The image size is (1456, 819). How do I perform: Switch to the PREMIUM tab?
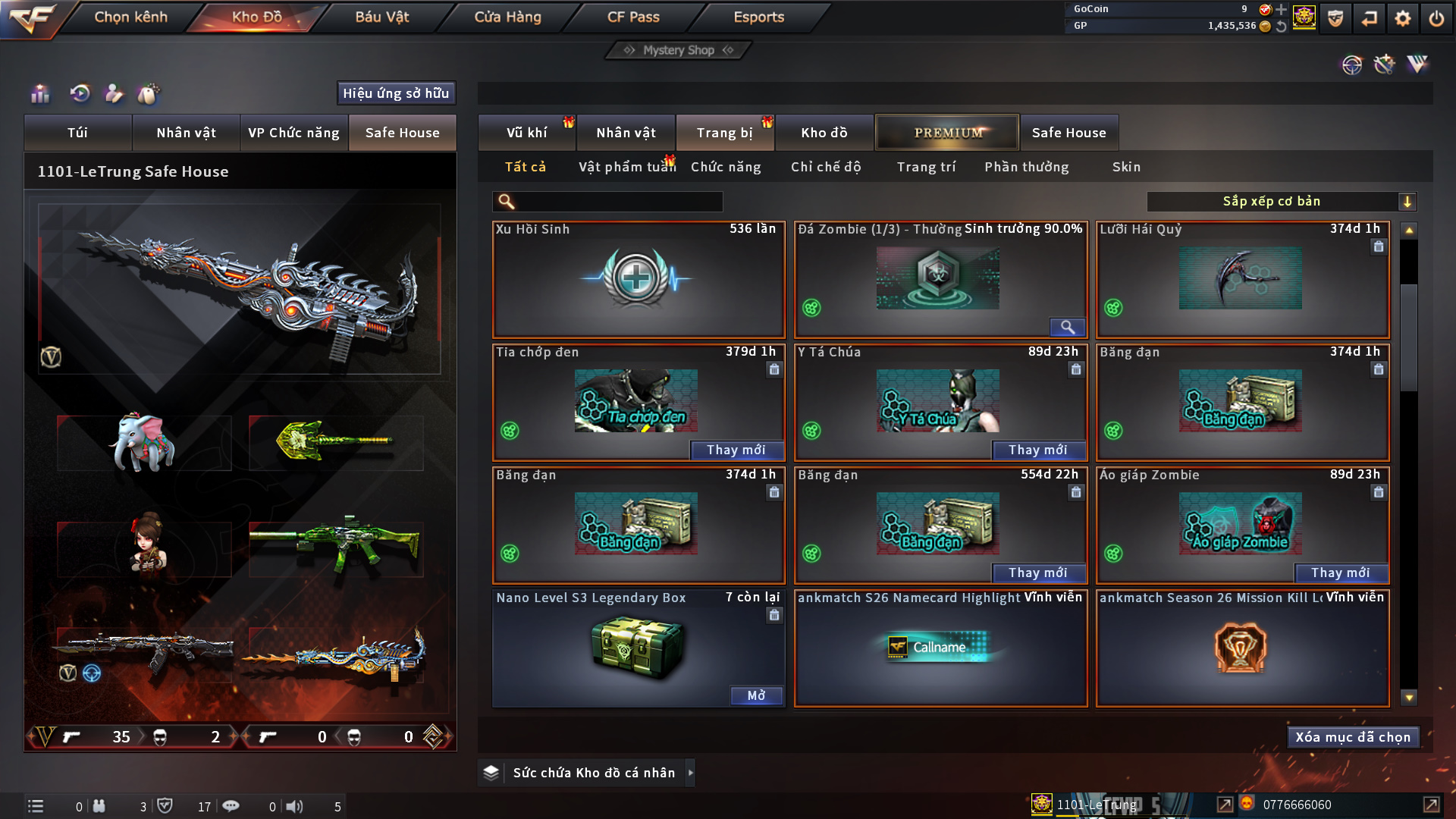(947, 133)
